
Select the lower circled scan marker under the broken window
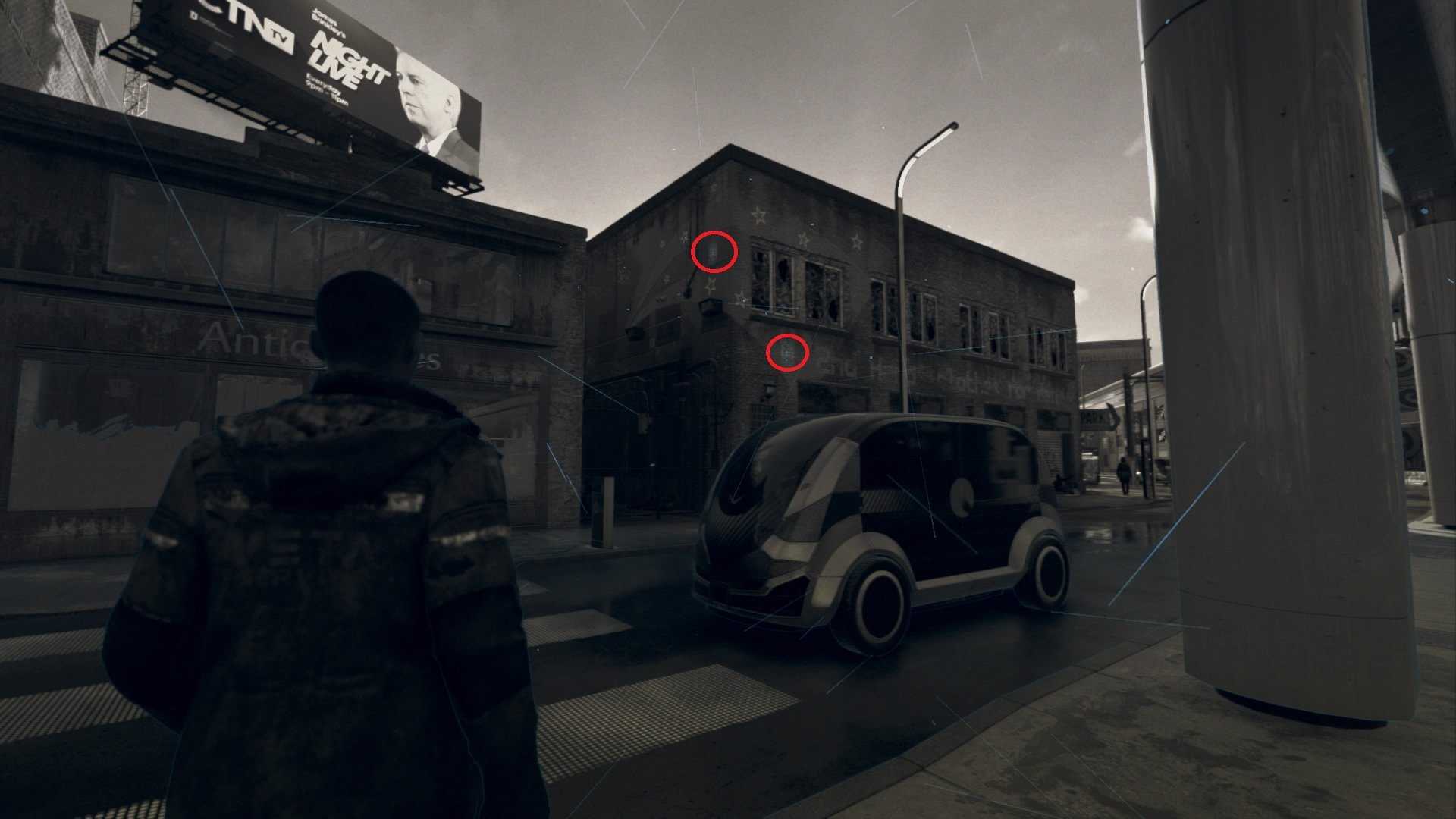click(788, 352)
